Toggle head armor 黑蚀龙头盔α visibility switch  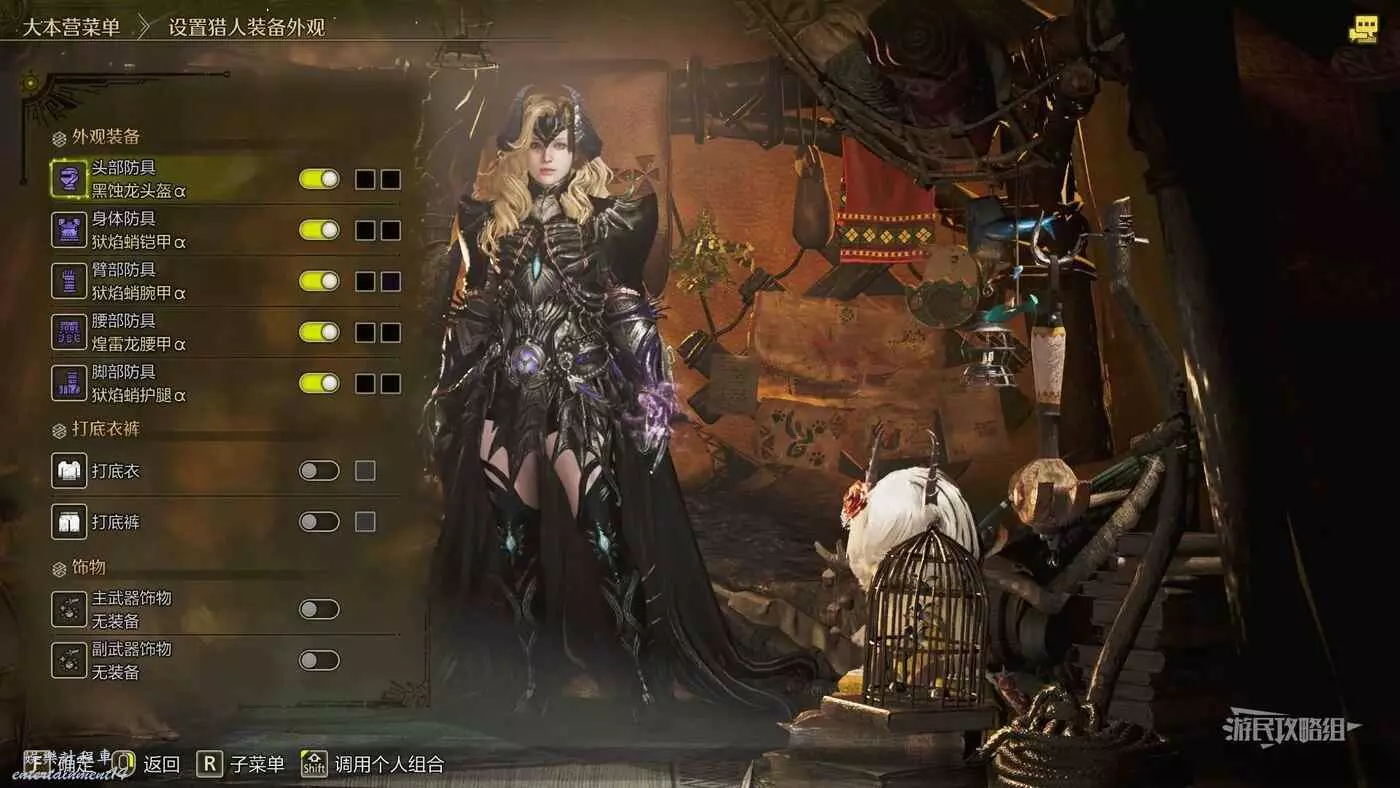coord(319,179)
